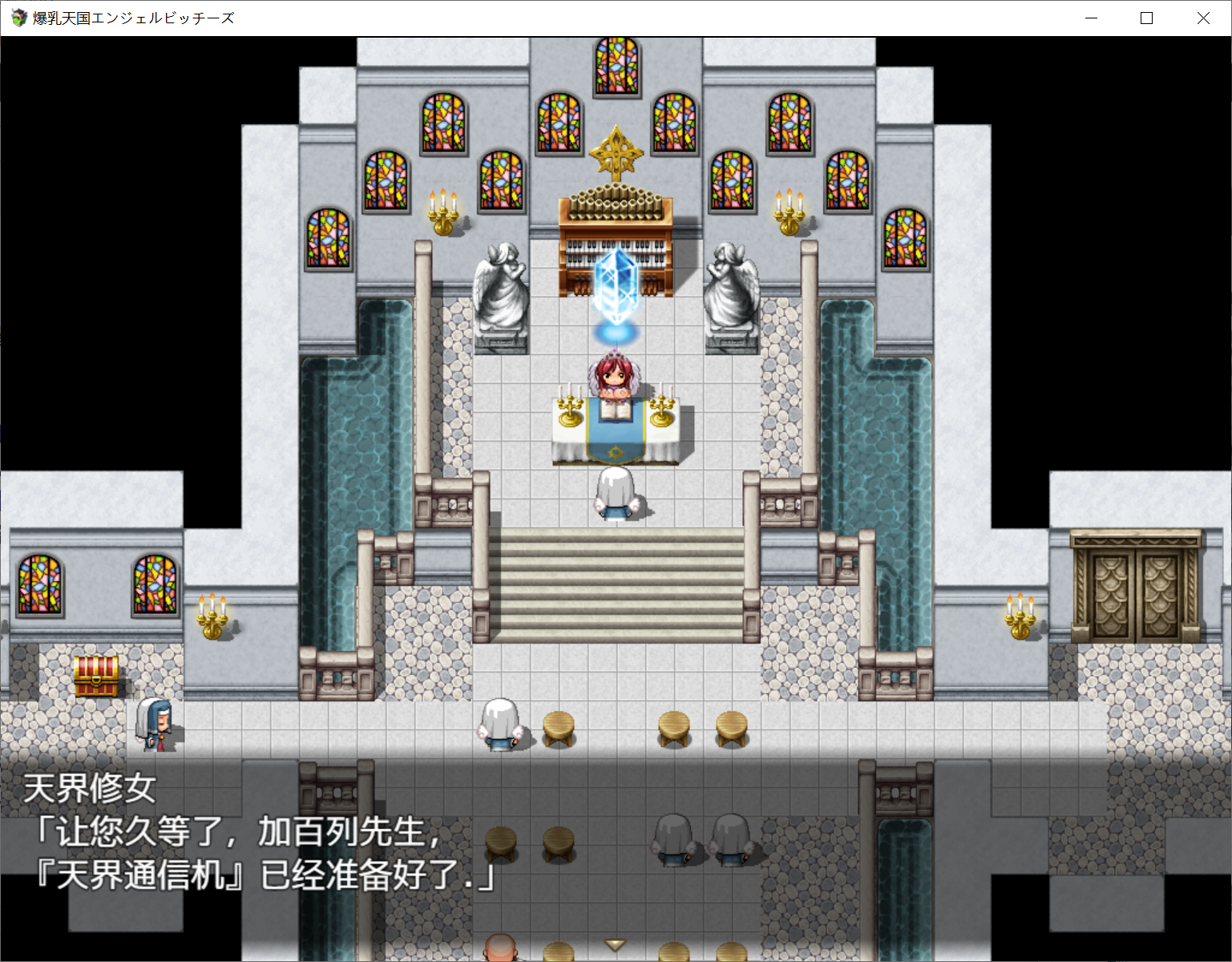Click the game title text in the title bar
This screenshot has width=1232, height=962.
131,17
